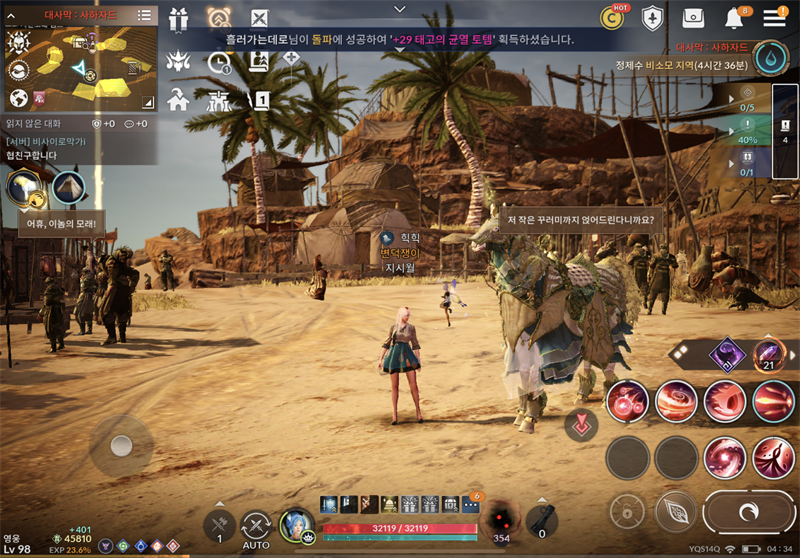
Task: Select the pyramid tent icon
Action: [69, 187]
